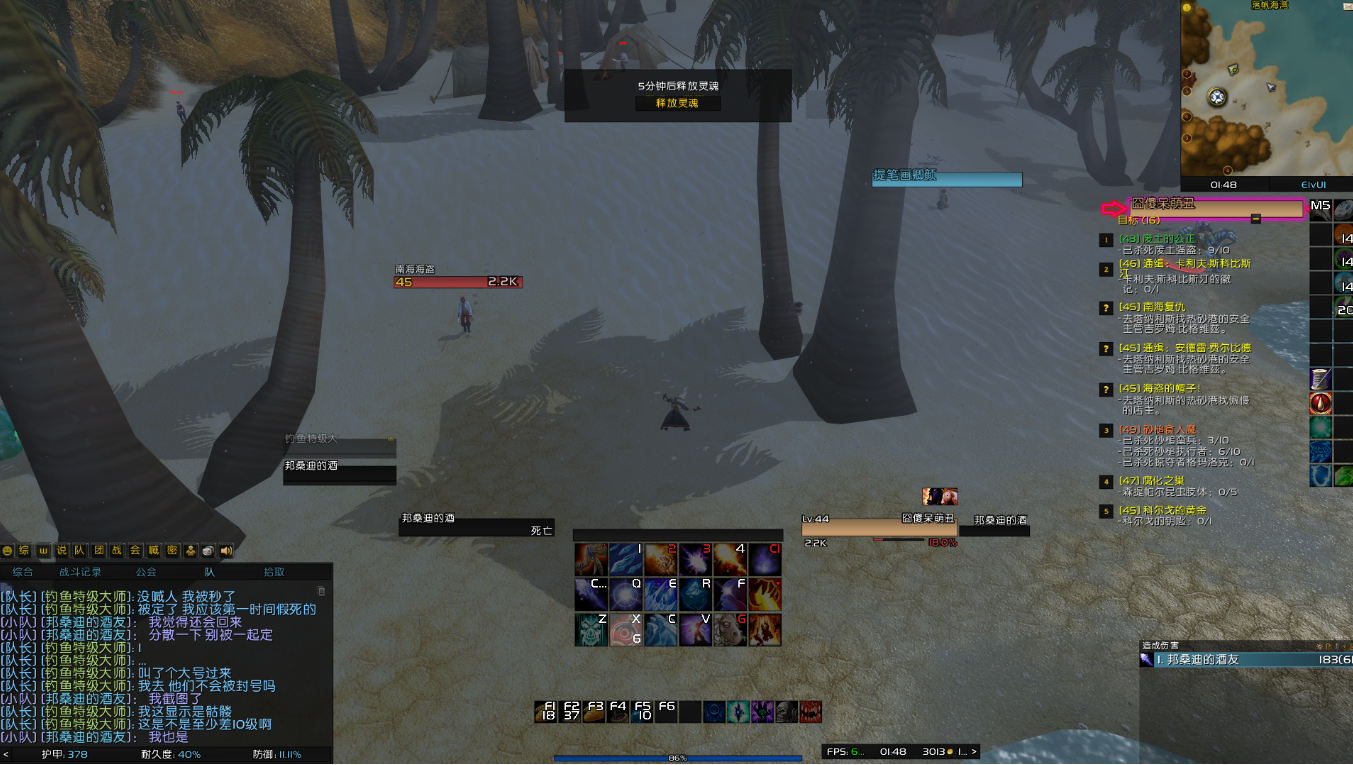1353x765 pixels.
Task: Switch to the 战斗记录 chat tab
Action: click(x=79, y=572)
